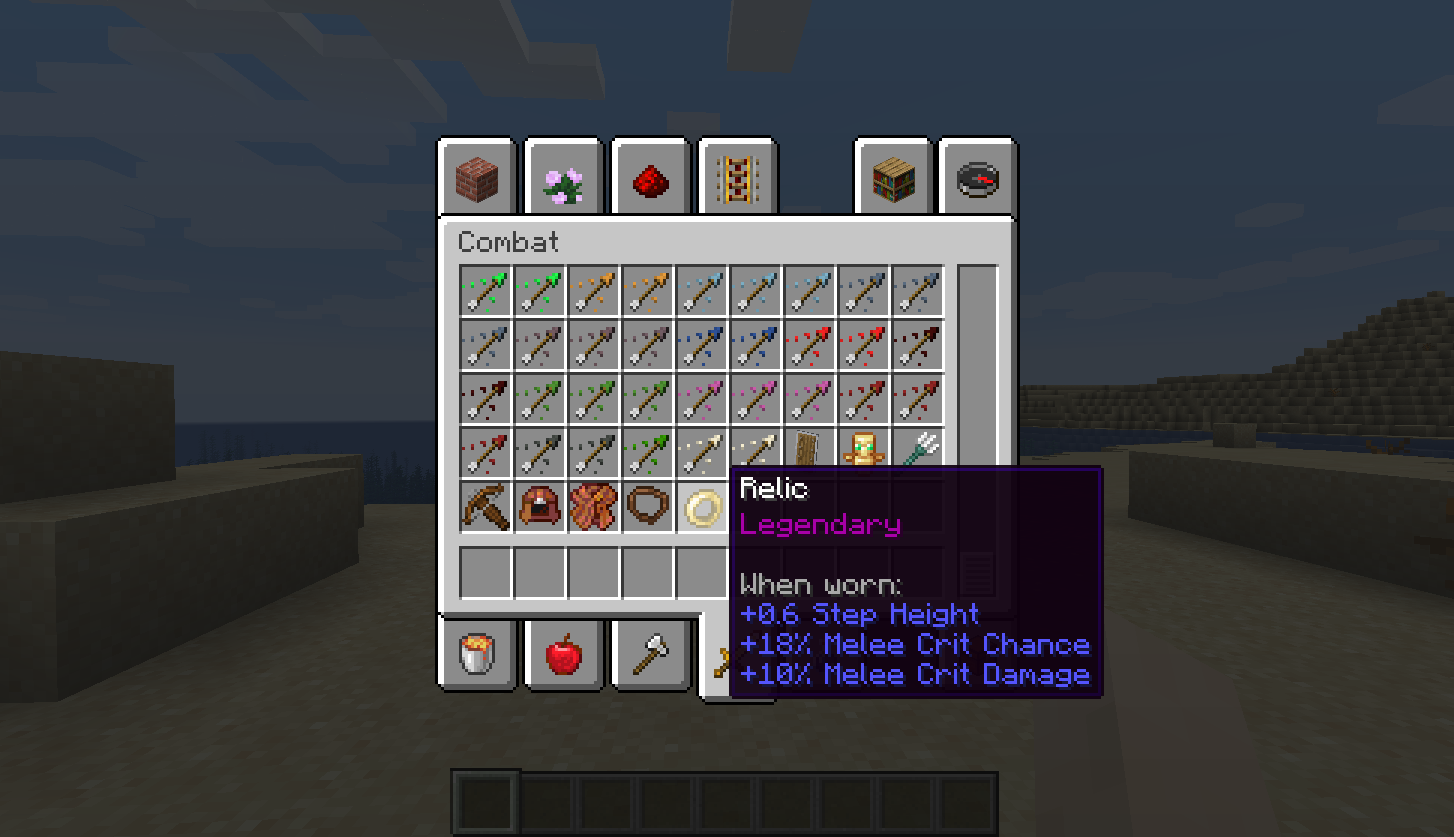The width and height of the screenshot is (1454, 837).
Task: Choose the brown leather hood item
Action: [540, 507]
